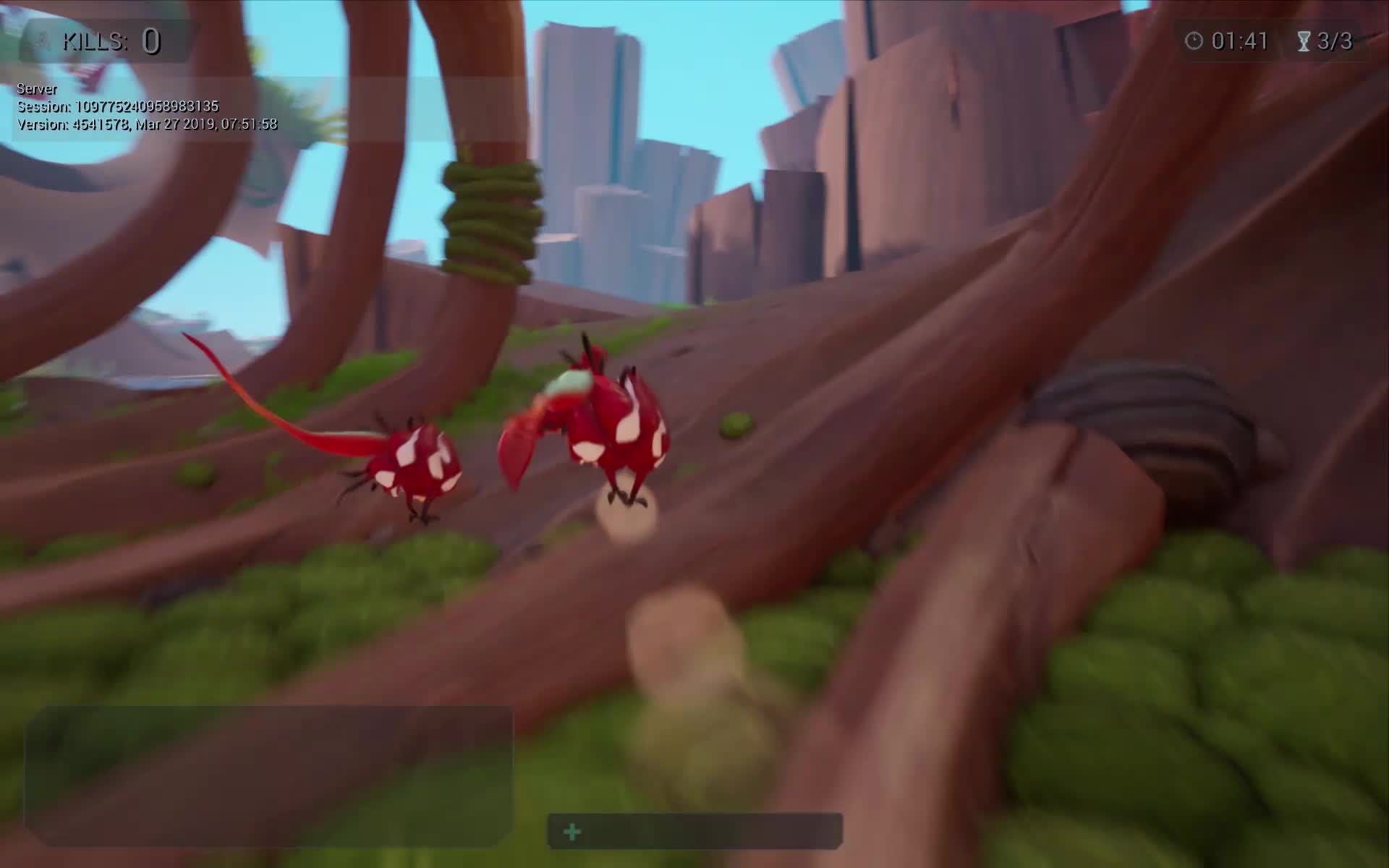
Task: Click the kills counter weapon icon
Action: 42,41
